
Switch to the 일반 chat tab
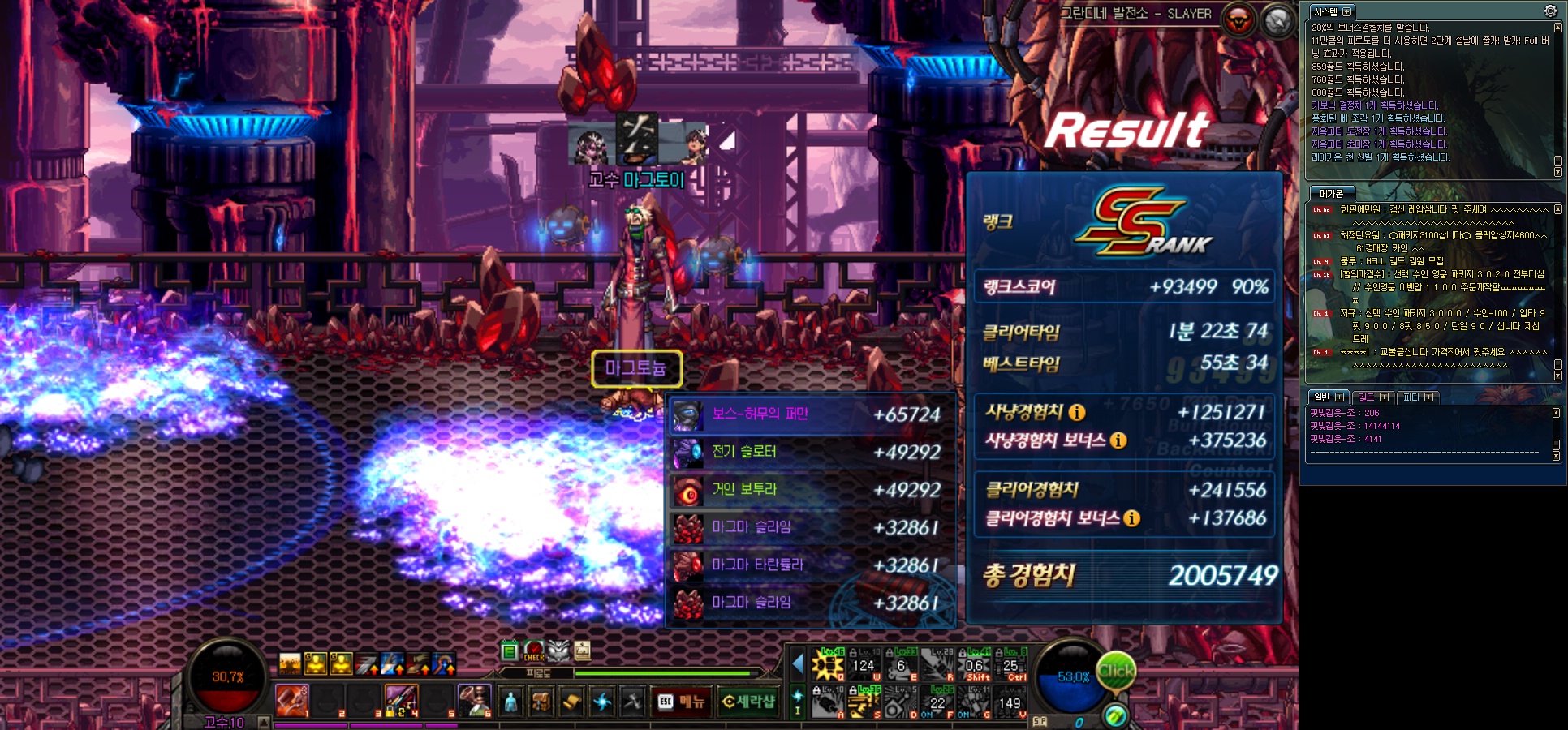[1328, 397]
